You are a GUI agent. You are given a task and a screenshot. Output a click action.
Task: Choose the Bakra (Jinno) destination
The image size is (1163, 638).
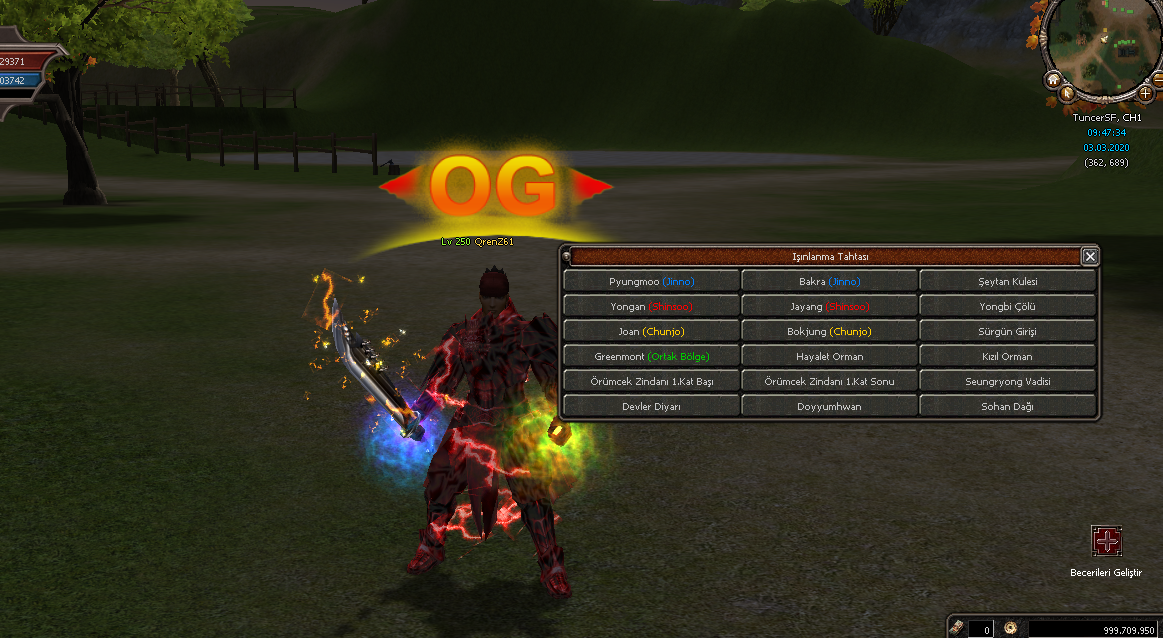829,281
